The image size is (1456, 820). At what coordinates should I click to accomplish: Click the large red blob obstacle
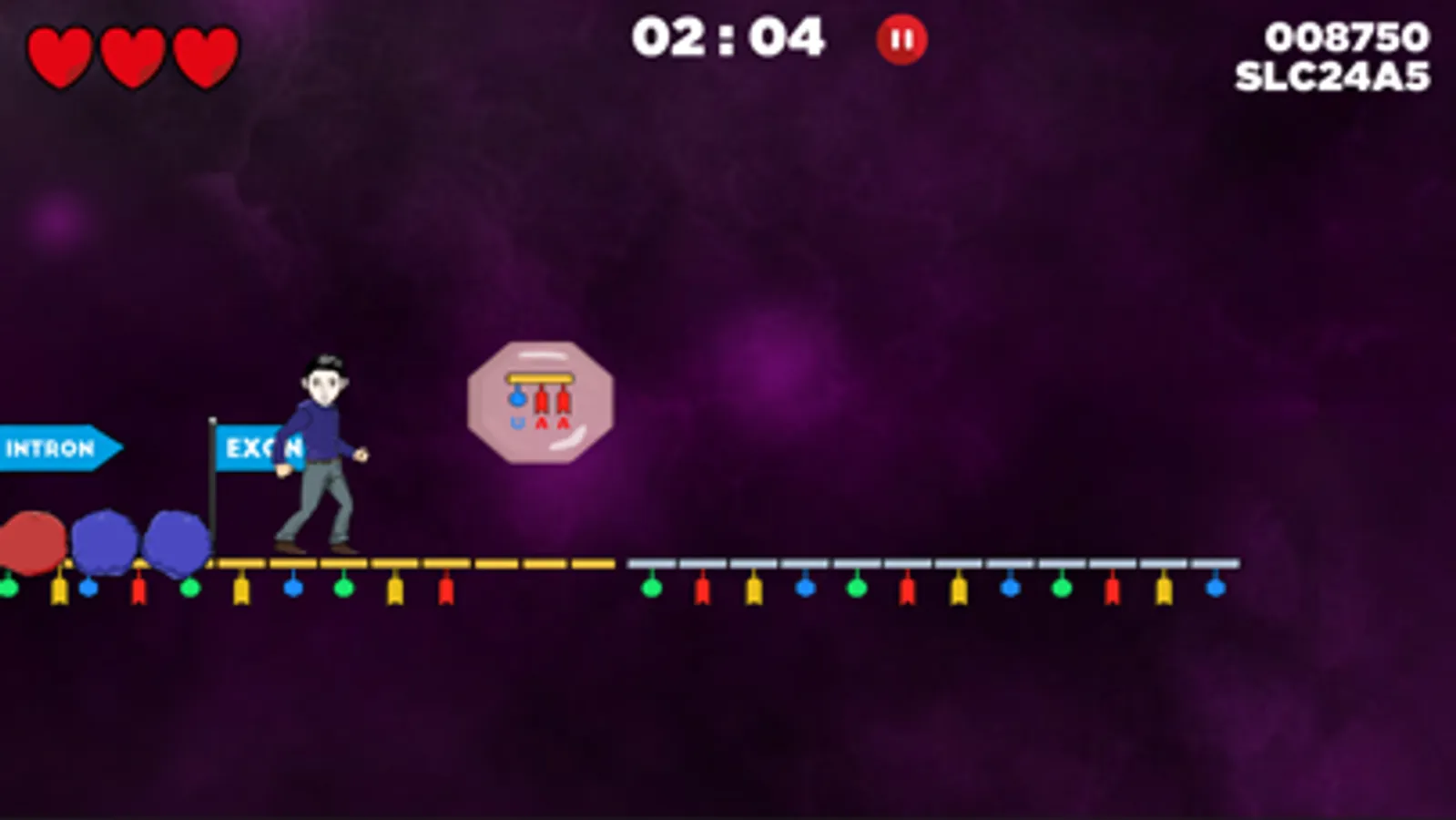[x=32, y=542]
